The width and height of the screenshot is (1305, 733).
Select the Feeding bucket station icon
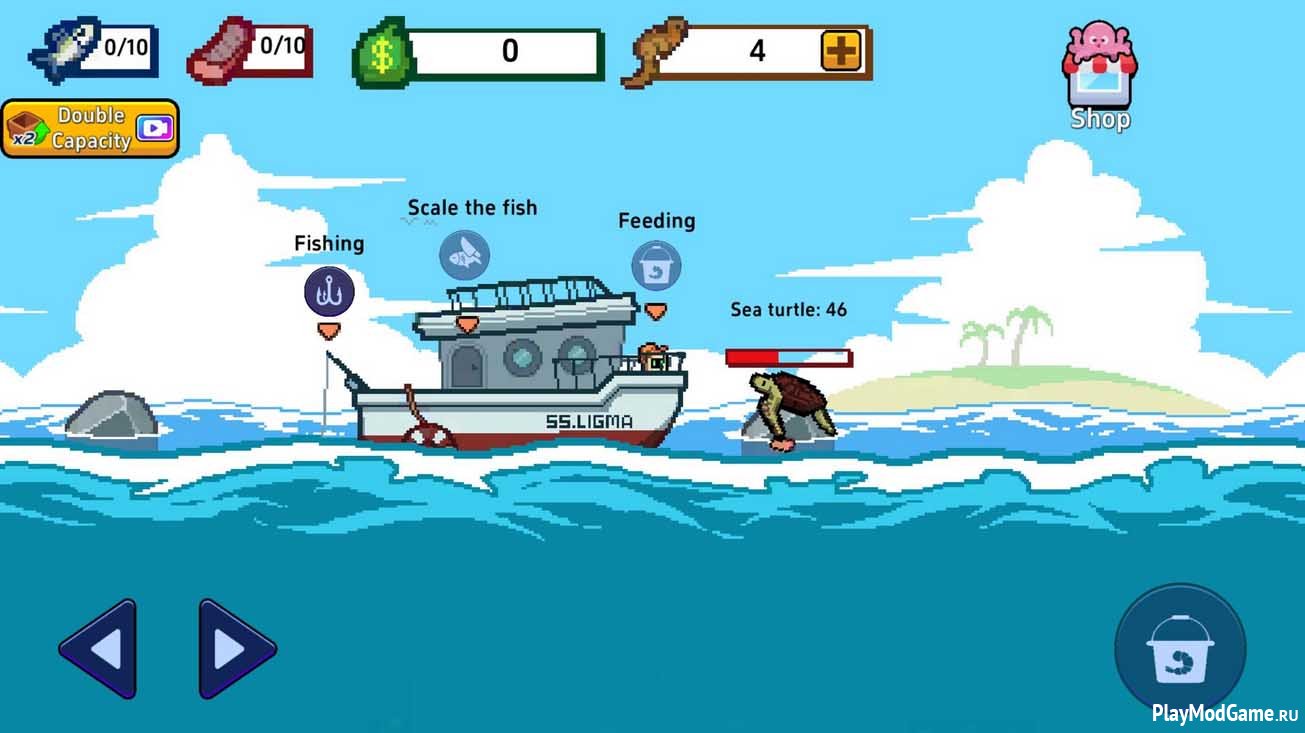pos(656,266)
